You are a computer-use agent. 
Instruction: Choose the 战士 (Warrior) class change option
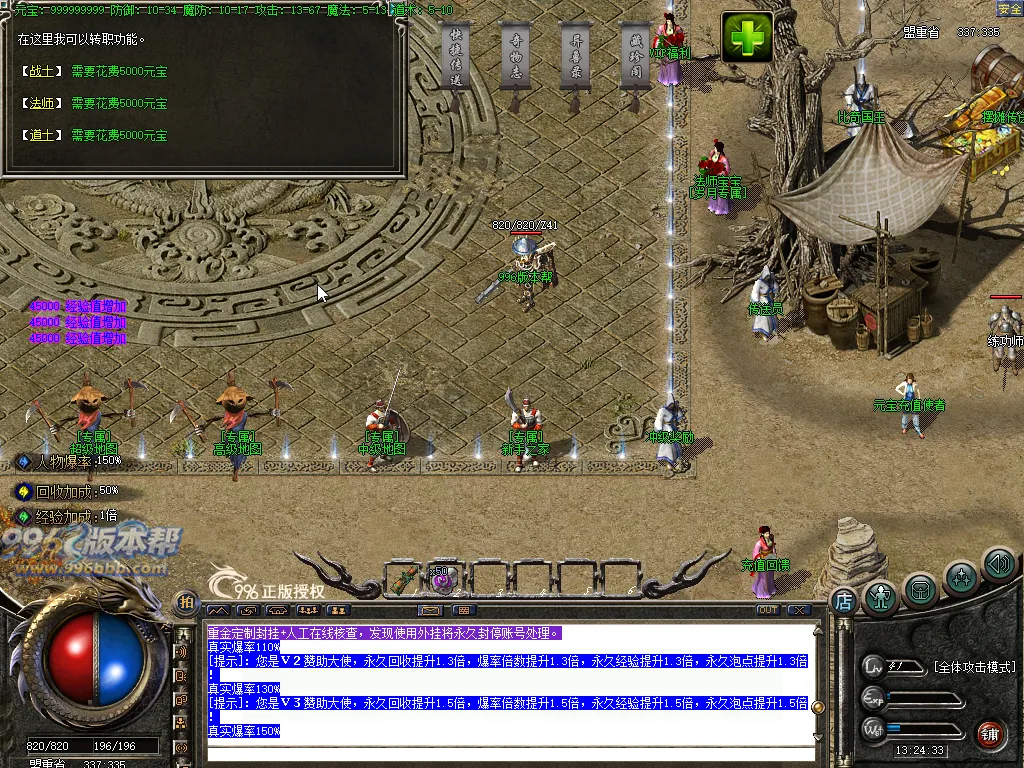pyautogui.click(x=41, y=72)
